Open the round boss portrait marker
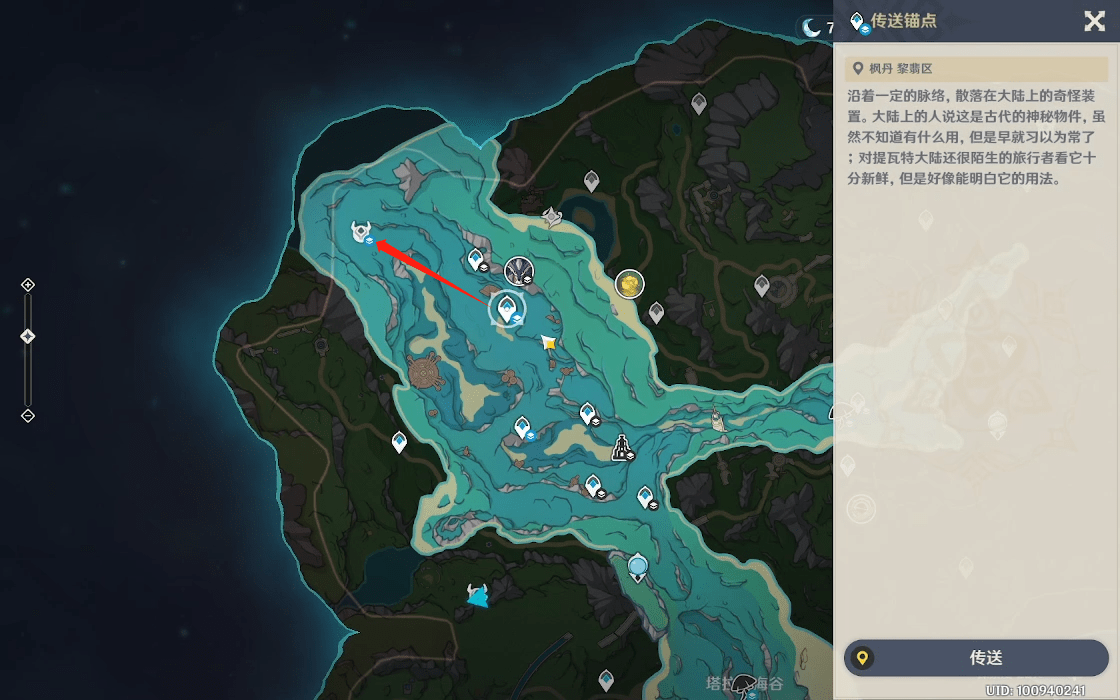Viewport: 1120px width, 700px height. [518, 270]
